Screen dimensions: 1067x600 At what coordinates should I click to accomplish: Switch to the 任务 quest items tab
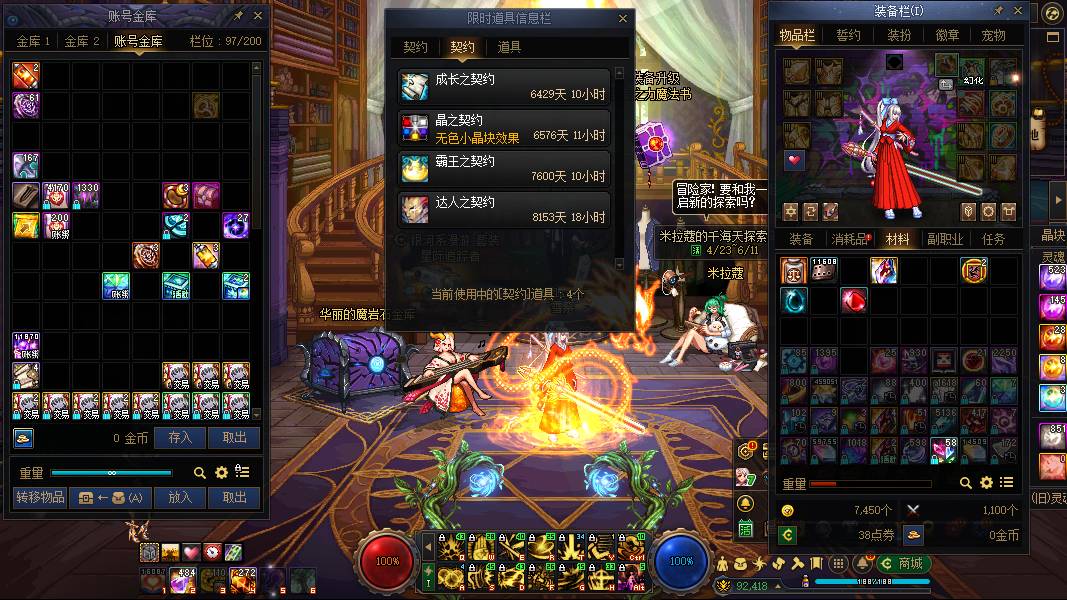[993, 239]
